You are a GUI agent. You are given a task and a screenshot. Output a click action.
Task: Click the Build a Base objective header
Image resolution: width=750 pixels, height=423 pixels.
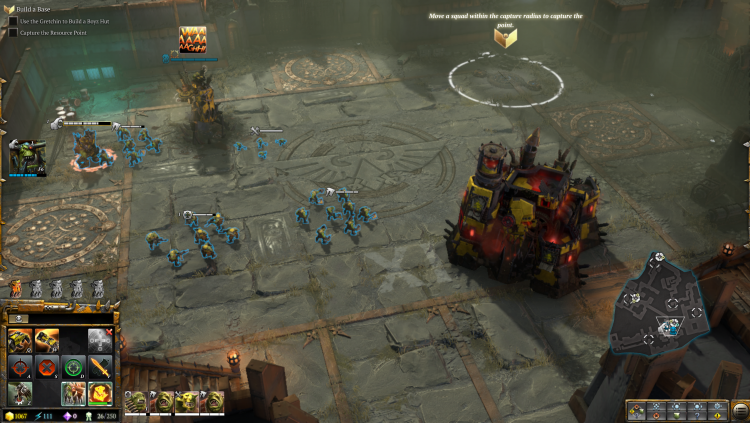coord(28,9)
